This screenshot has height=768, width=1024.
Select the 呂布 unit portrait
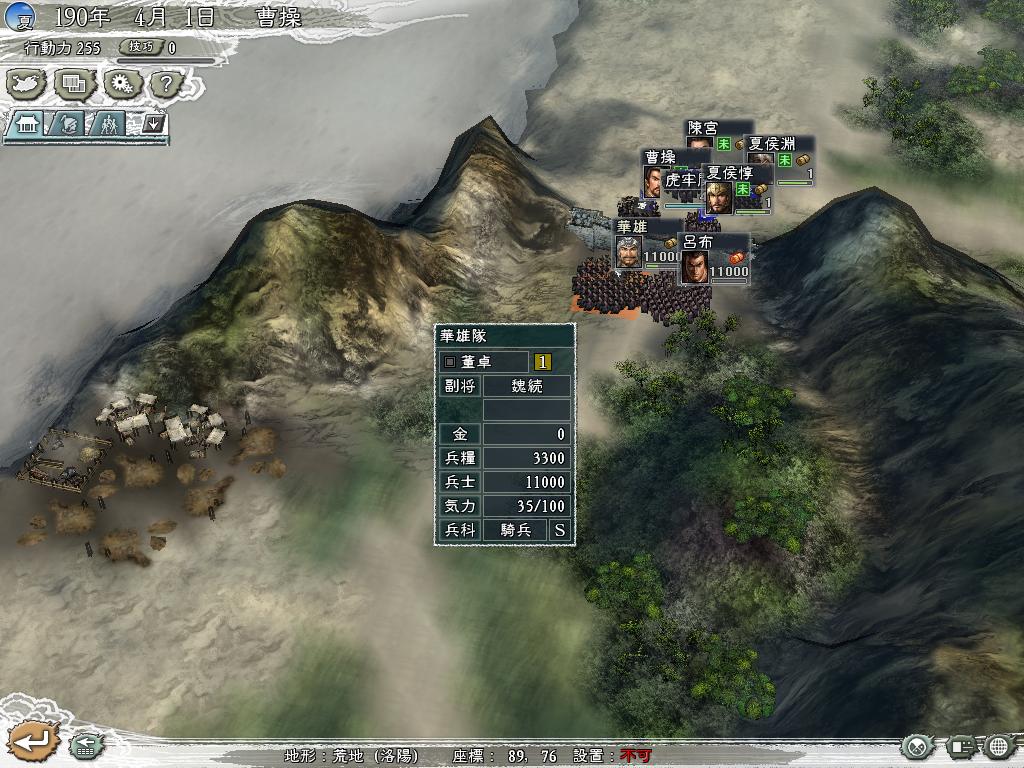pyautogui.click(x=695, y=268)
